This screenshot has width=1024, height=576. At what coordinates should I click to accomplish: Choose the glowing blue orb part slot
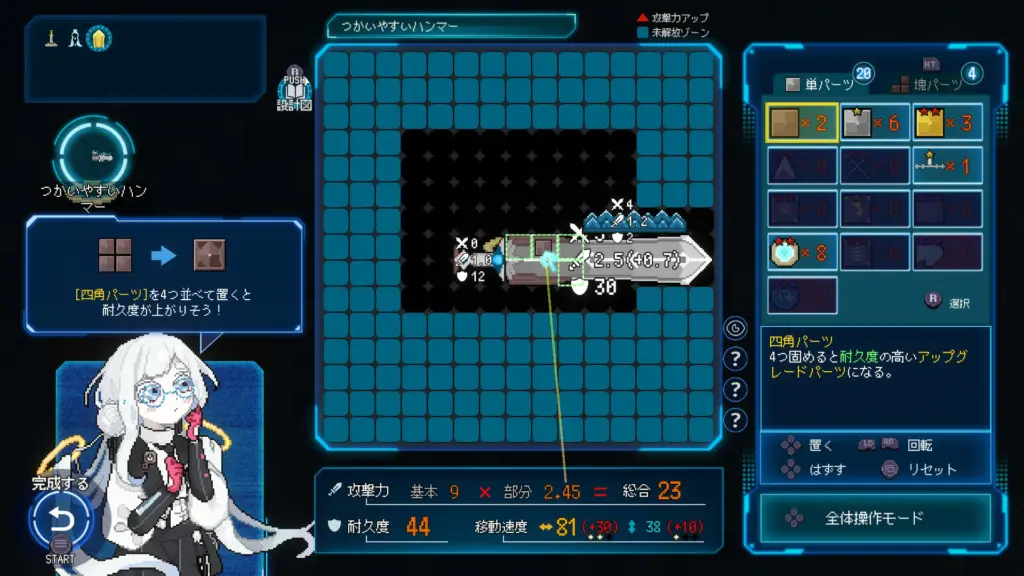click(x=802, y=252)
